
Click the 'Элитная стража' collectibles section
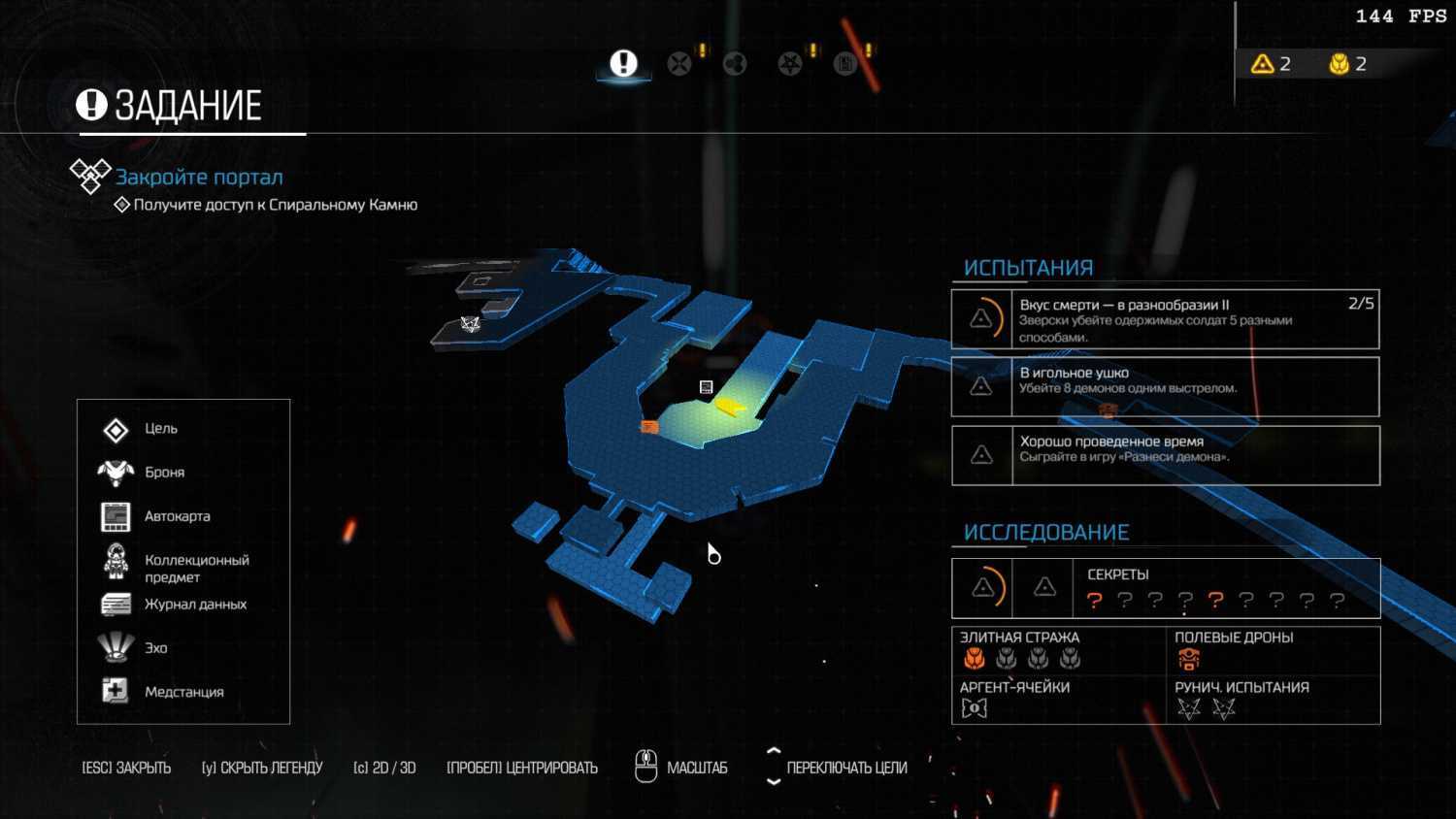[1058, 650]
